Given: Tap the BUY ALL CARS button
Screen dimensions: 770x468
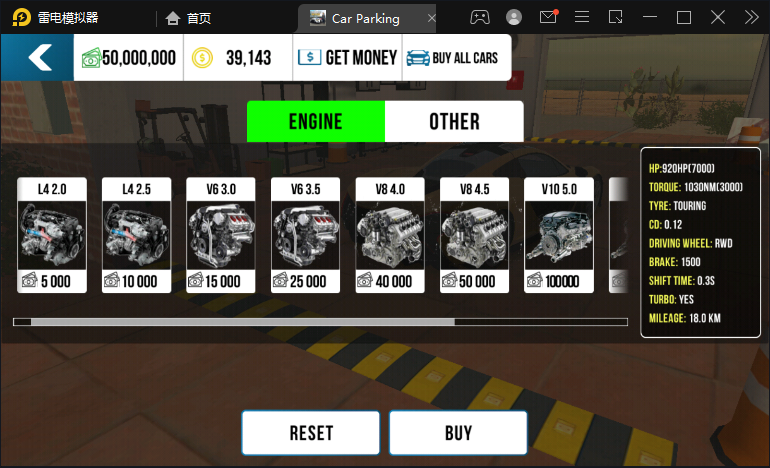Looking at the screenshot, I should pos(455,58).
